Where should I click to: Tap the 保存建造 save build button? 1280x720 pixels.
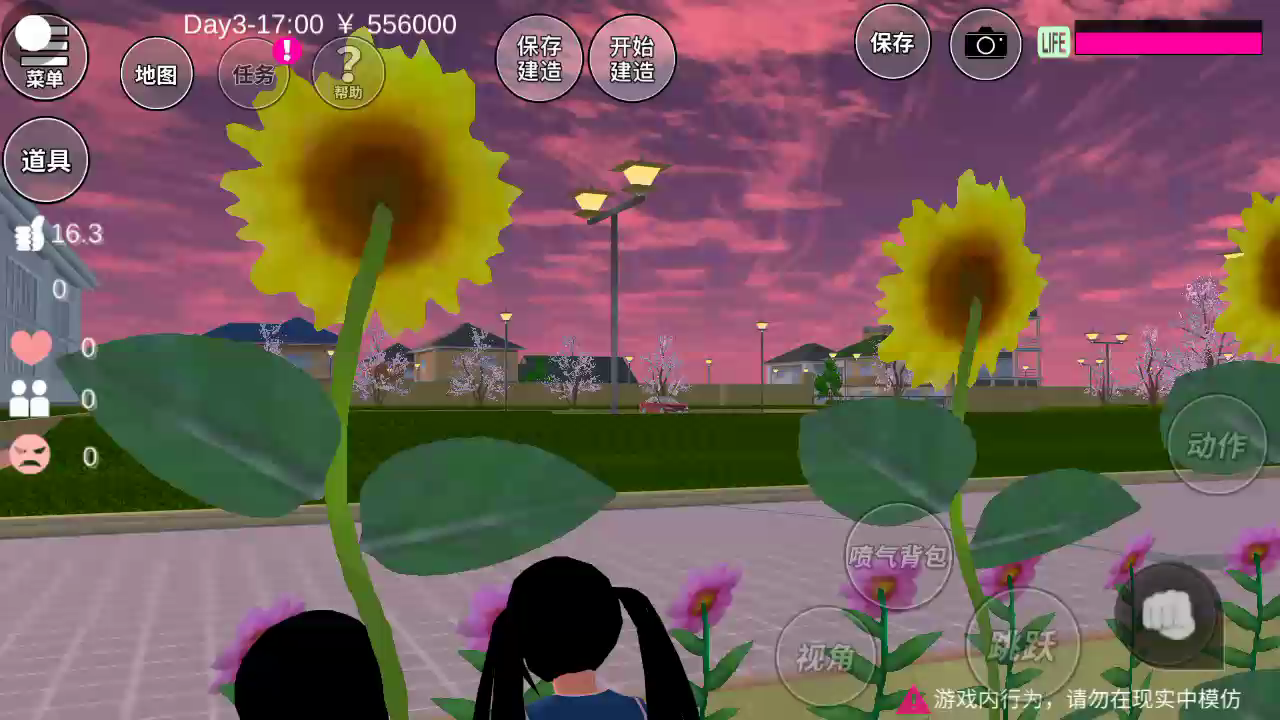coord(539,58)
